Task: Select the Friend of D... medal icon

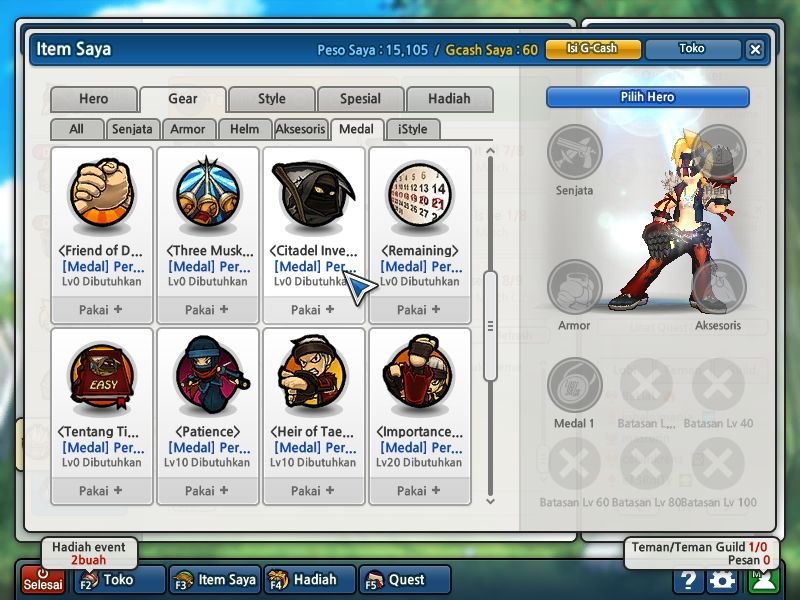Action: [101, 195]
